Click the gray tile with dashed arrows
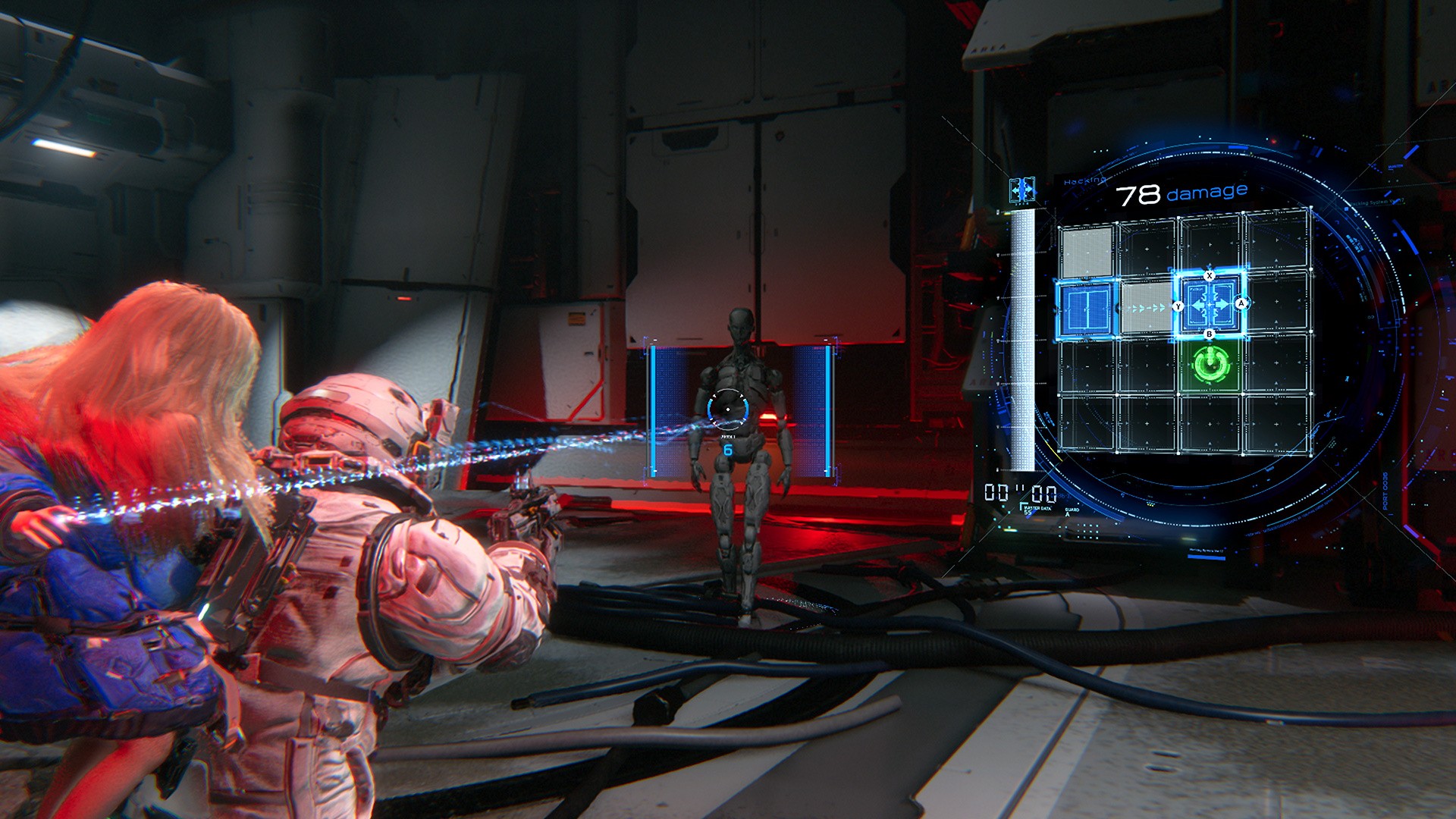Viewport: 1456px width, 819px height. point(1146,307)
